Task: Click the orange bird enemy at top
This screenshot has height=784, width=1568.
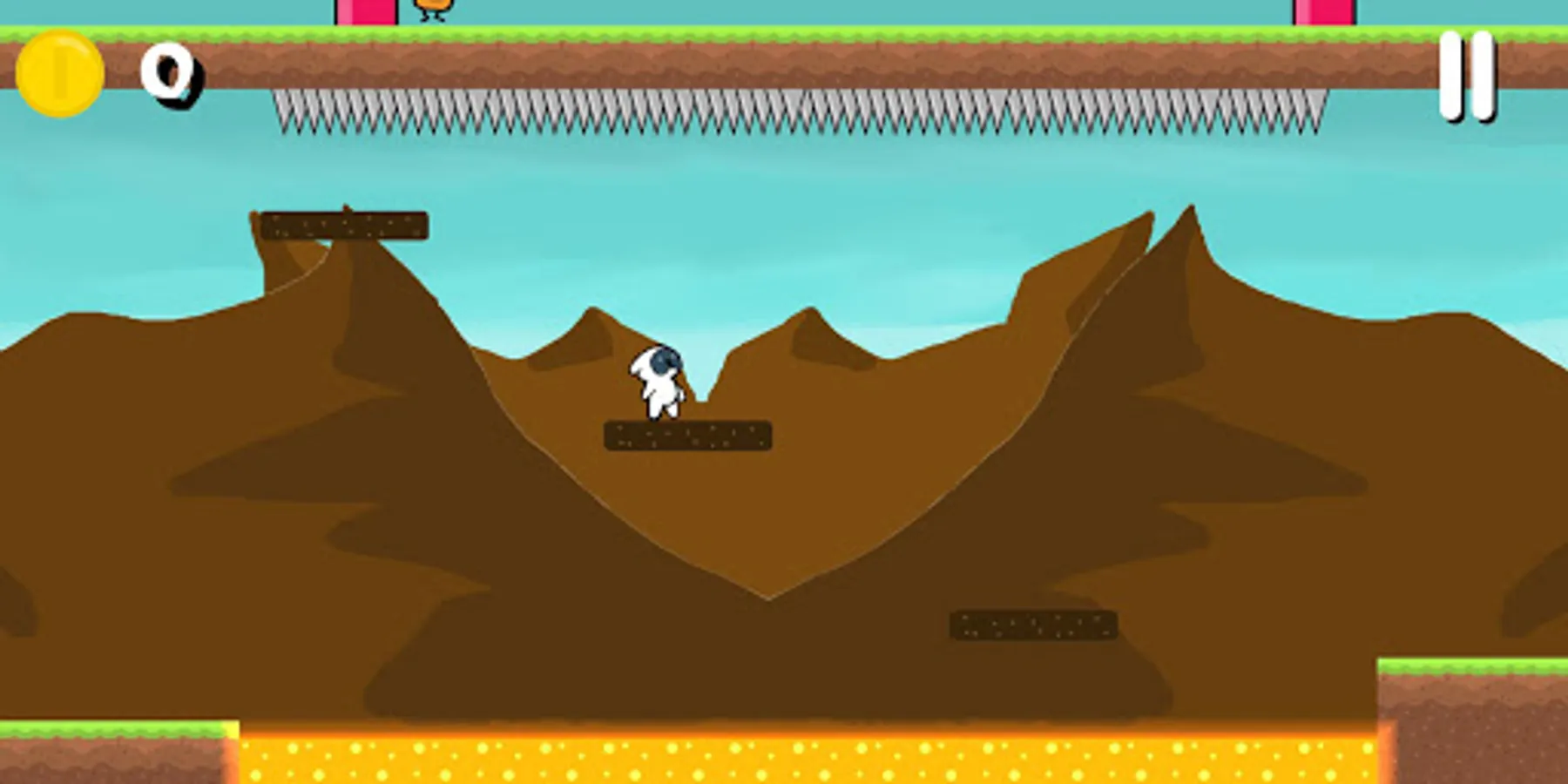Action: click(x=432, y=7)
